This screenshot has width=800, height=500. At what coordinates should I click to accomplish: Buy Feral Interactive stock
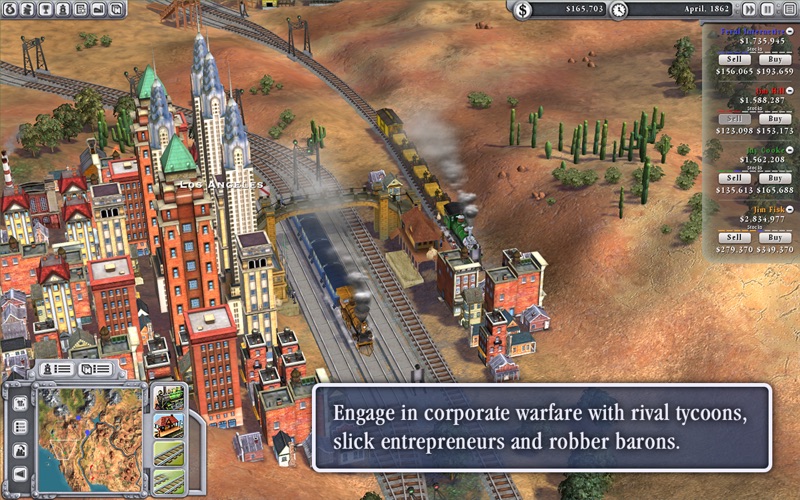click(774, 59)
